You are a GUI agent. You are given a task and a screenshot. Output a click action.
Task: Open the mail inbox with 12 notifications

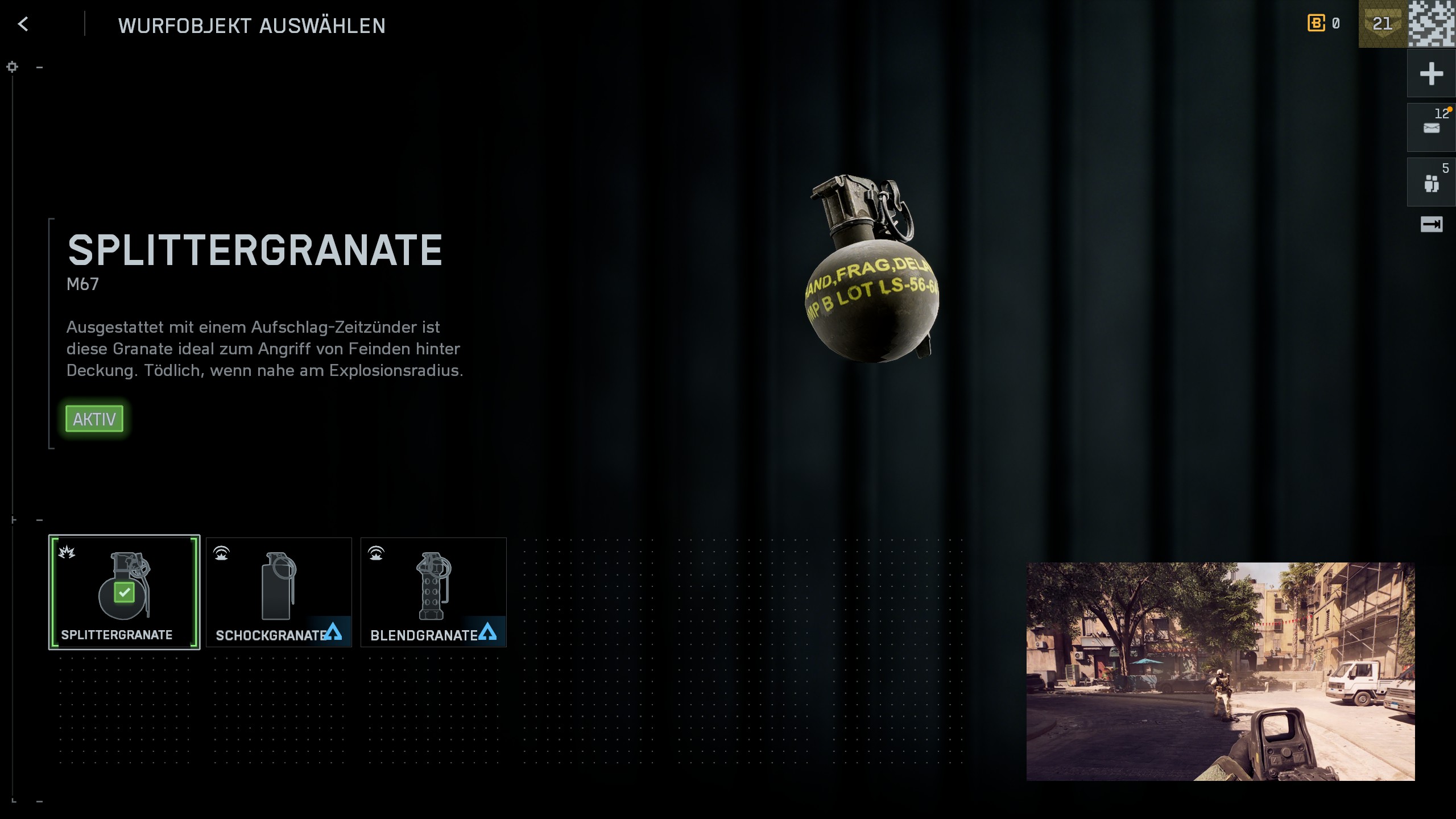[1431, 127]
